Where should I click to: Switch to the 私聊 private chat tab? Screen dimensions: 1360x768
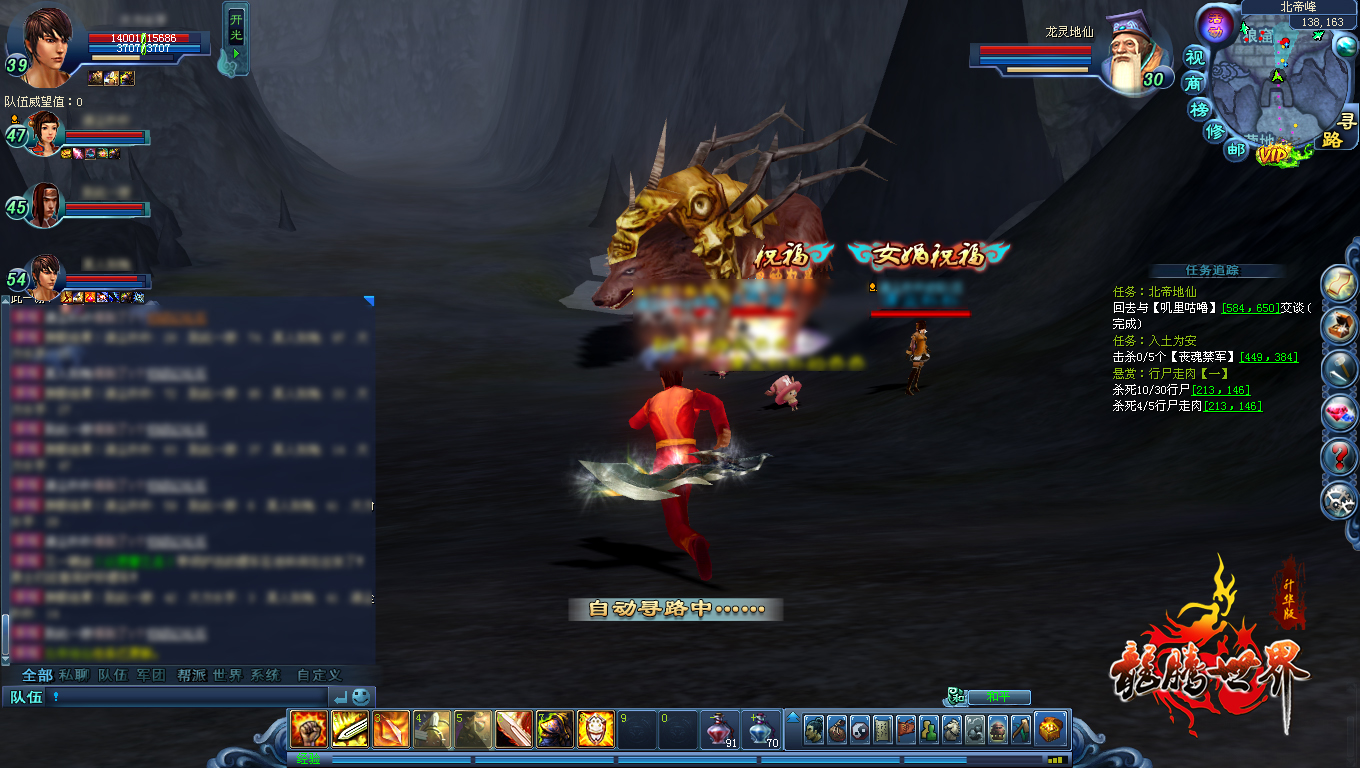[x=73, y=675]
